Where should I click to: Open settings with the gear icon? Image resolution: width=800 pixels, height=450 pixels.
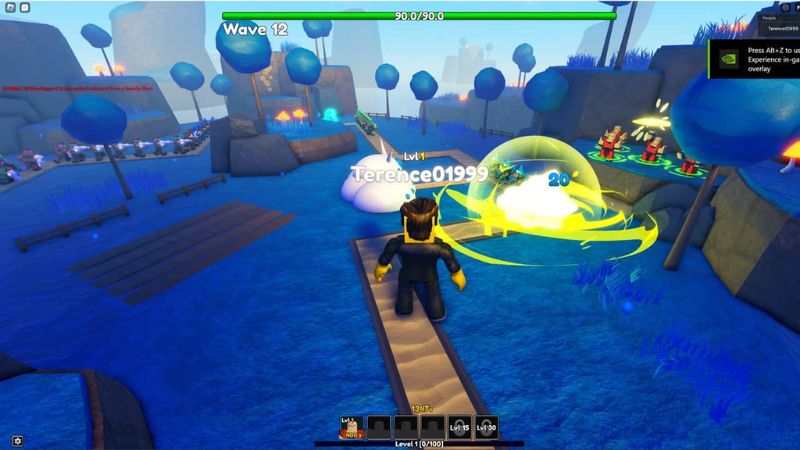(17, 440)
